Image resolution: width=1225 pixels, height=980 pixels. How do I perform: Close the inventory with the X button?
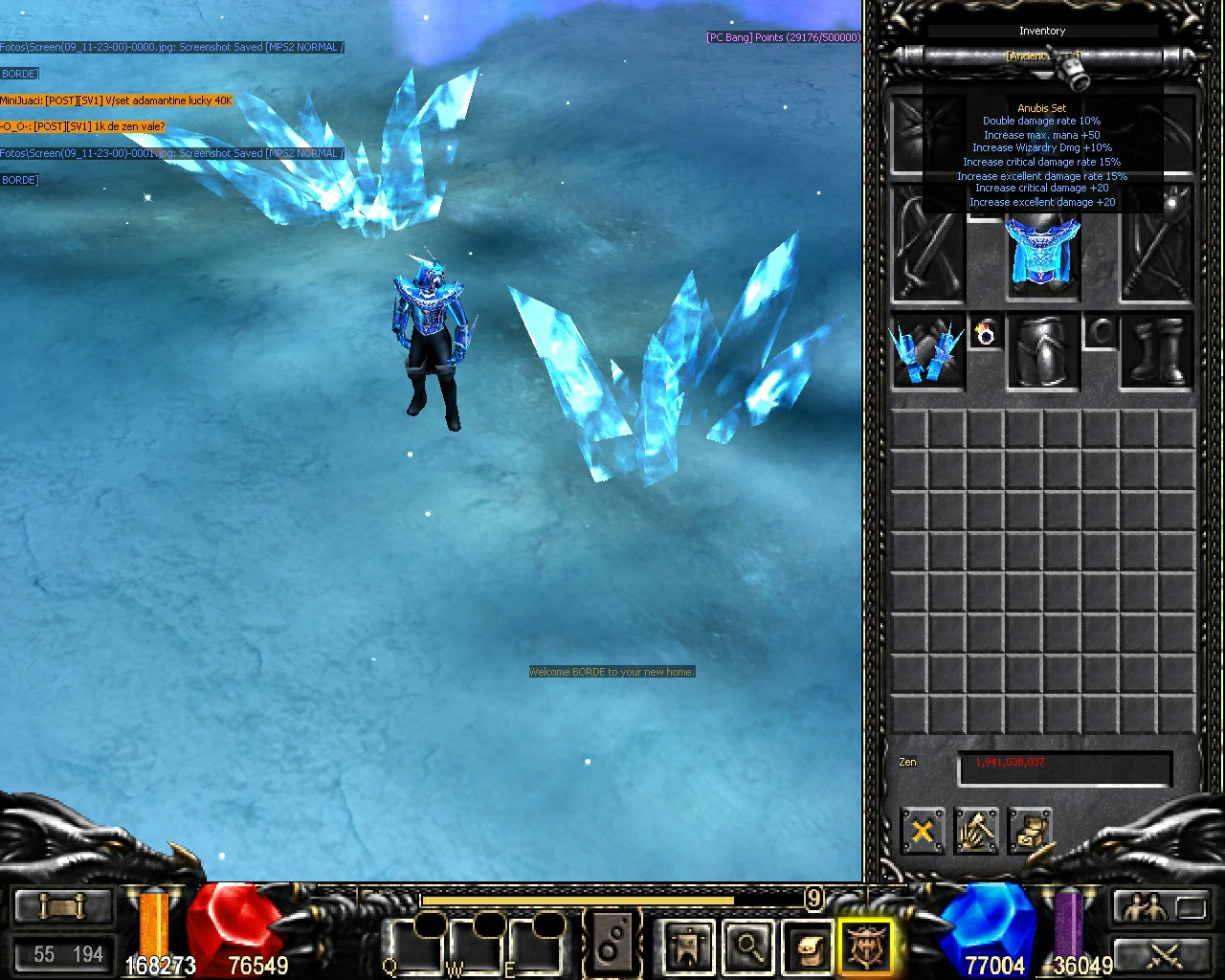(x=922, y=831)
